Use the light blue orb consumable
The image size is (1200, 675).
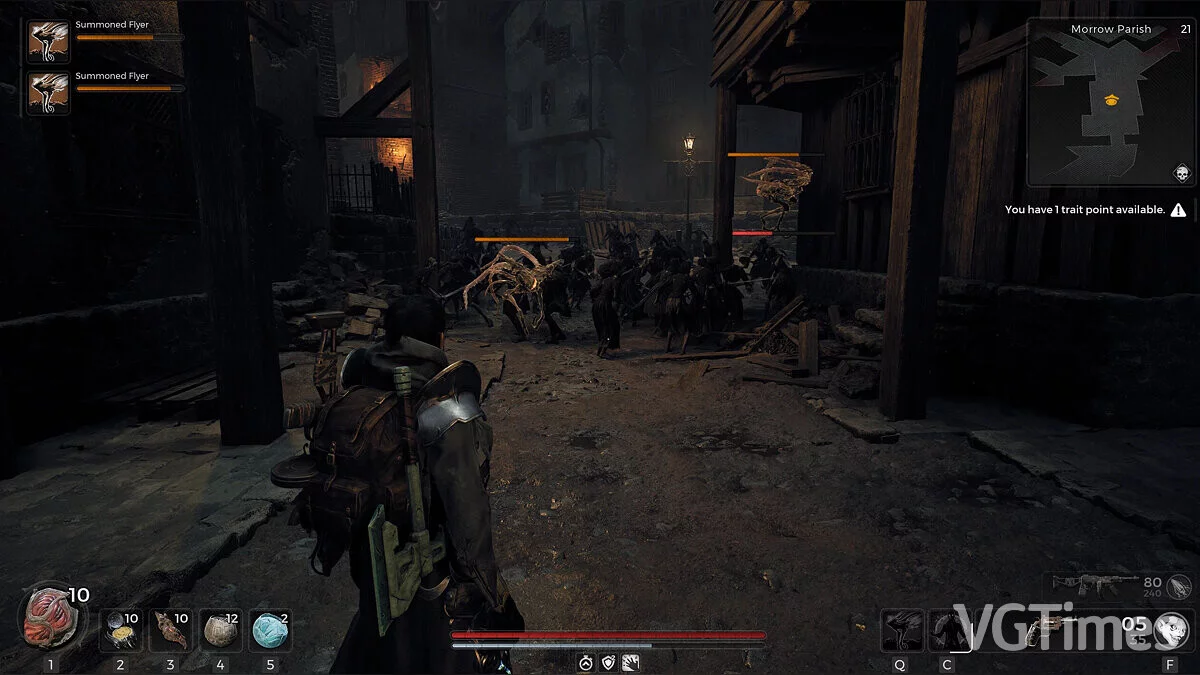tap(270, 631)
